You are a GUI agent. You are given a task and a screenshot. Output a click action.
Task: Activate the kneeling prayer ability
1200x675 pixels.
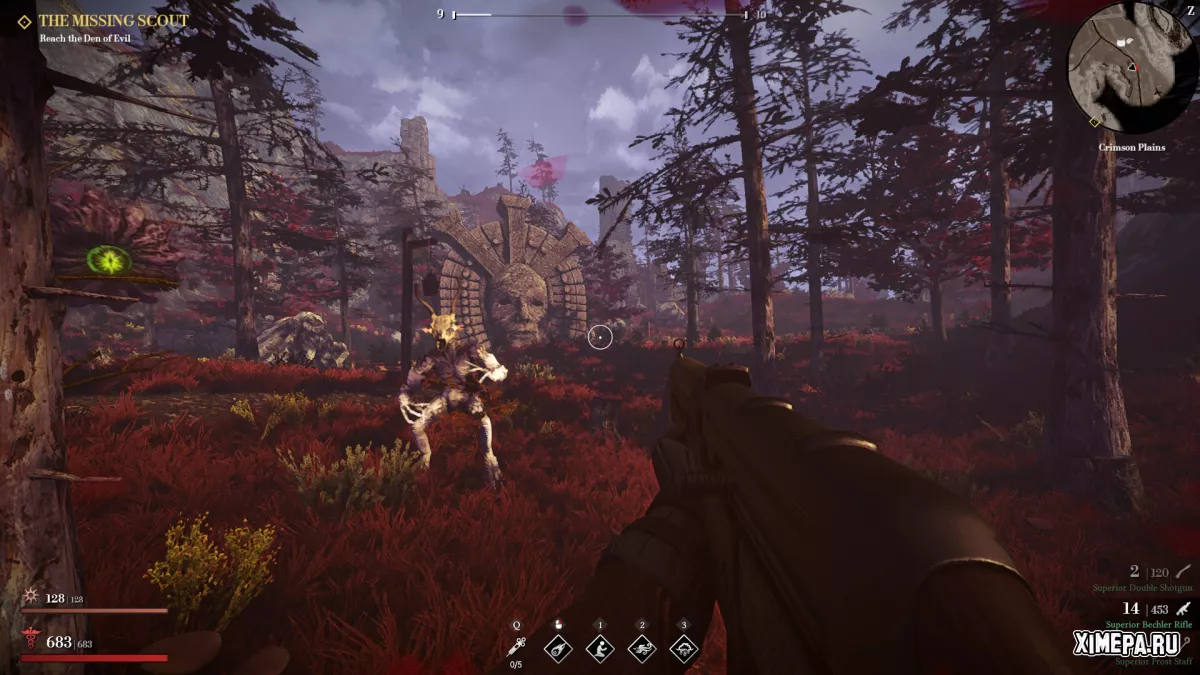pos(600,648)
